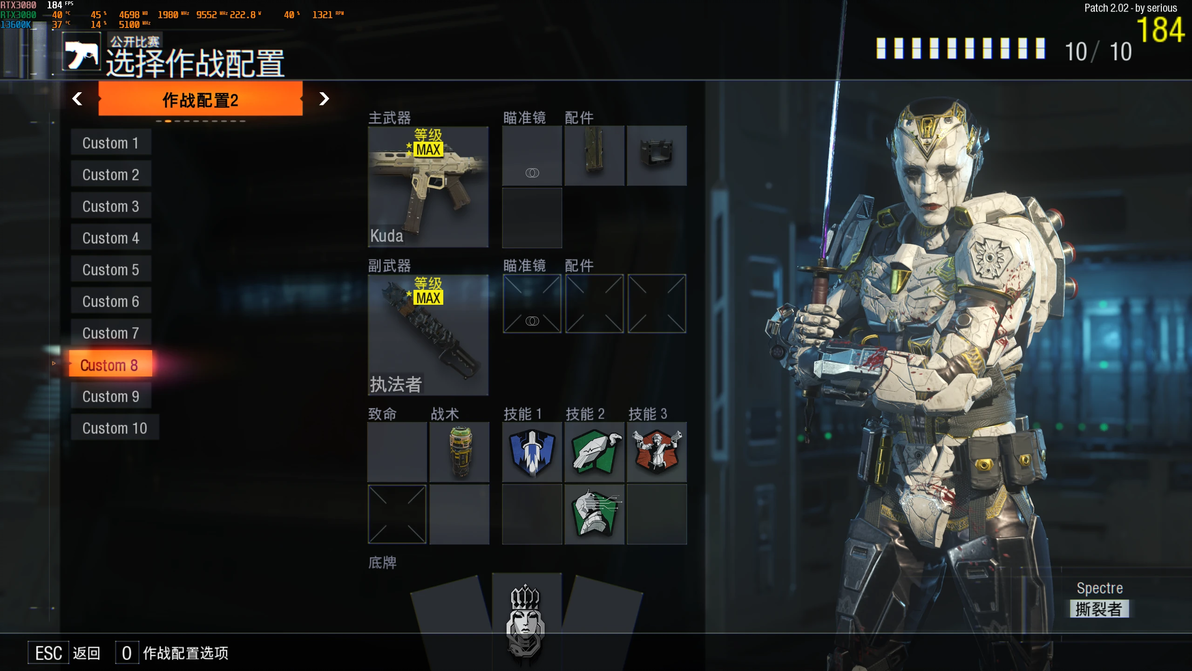This screenshot has height=671, width=1192.
Task: Open the Kuda primary weapon slot
Action: click(x=428, y=187)
